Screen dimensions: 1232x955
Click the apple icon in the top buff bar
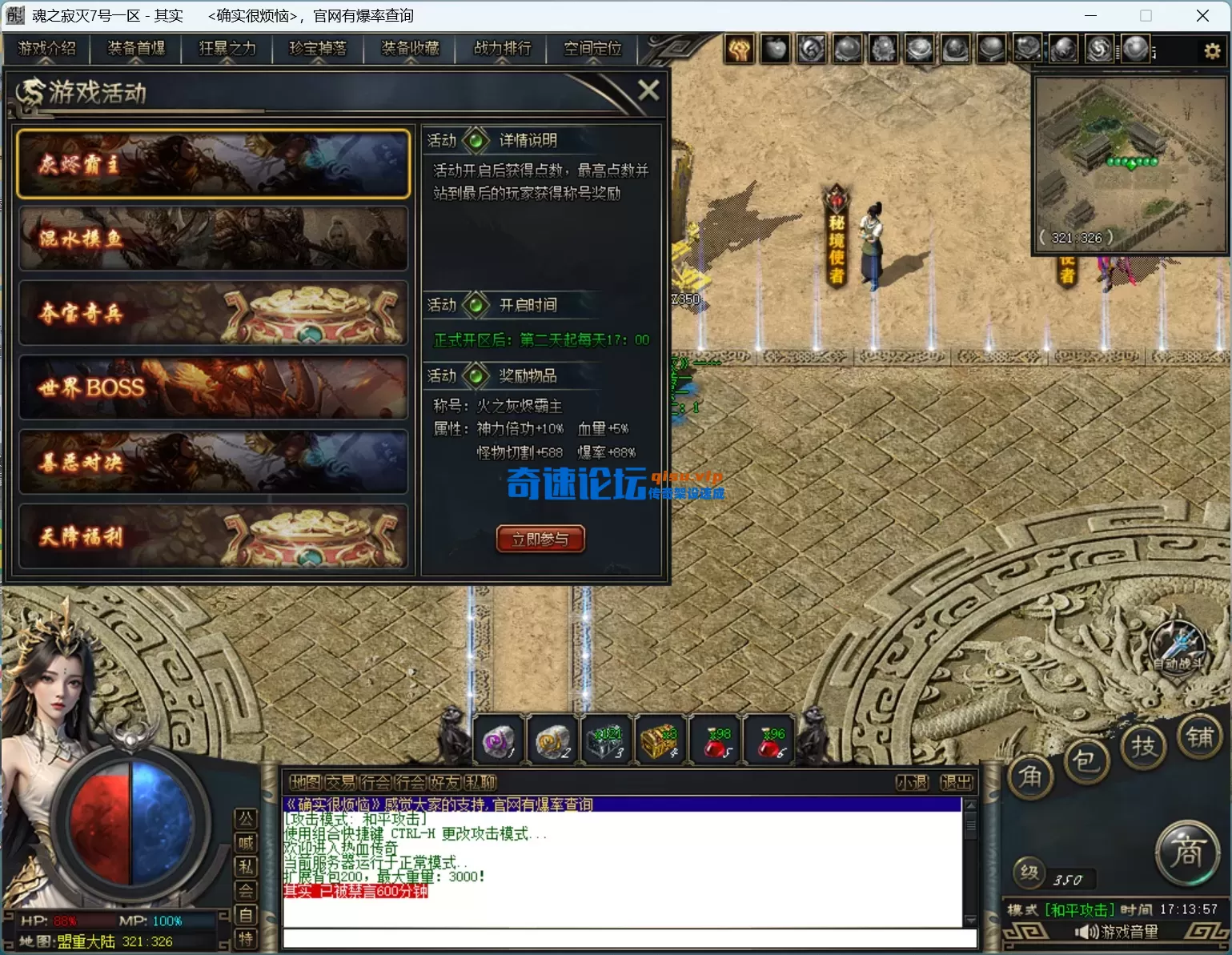click(x=774, y=48)
